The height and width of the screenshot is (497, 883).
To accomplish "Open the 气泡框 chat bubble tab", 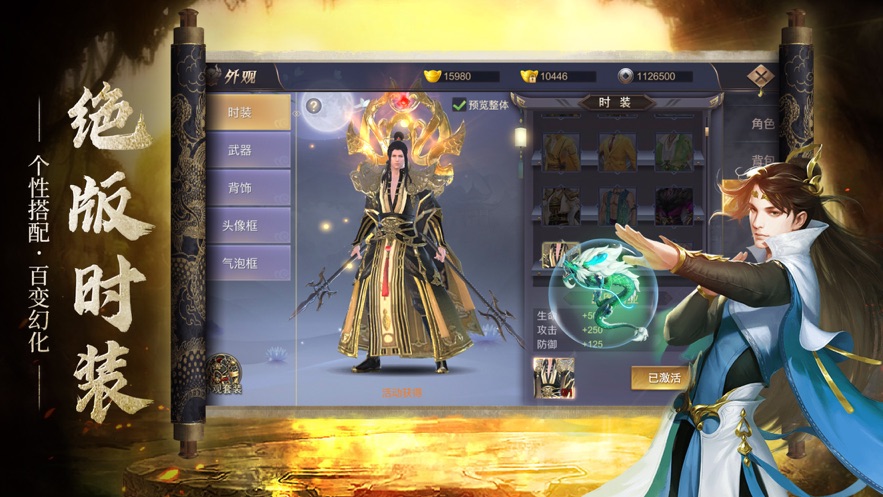I will (248, 263).
